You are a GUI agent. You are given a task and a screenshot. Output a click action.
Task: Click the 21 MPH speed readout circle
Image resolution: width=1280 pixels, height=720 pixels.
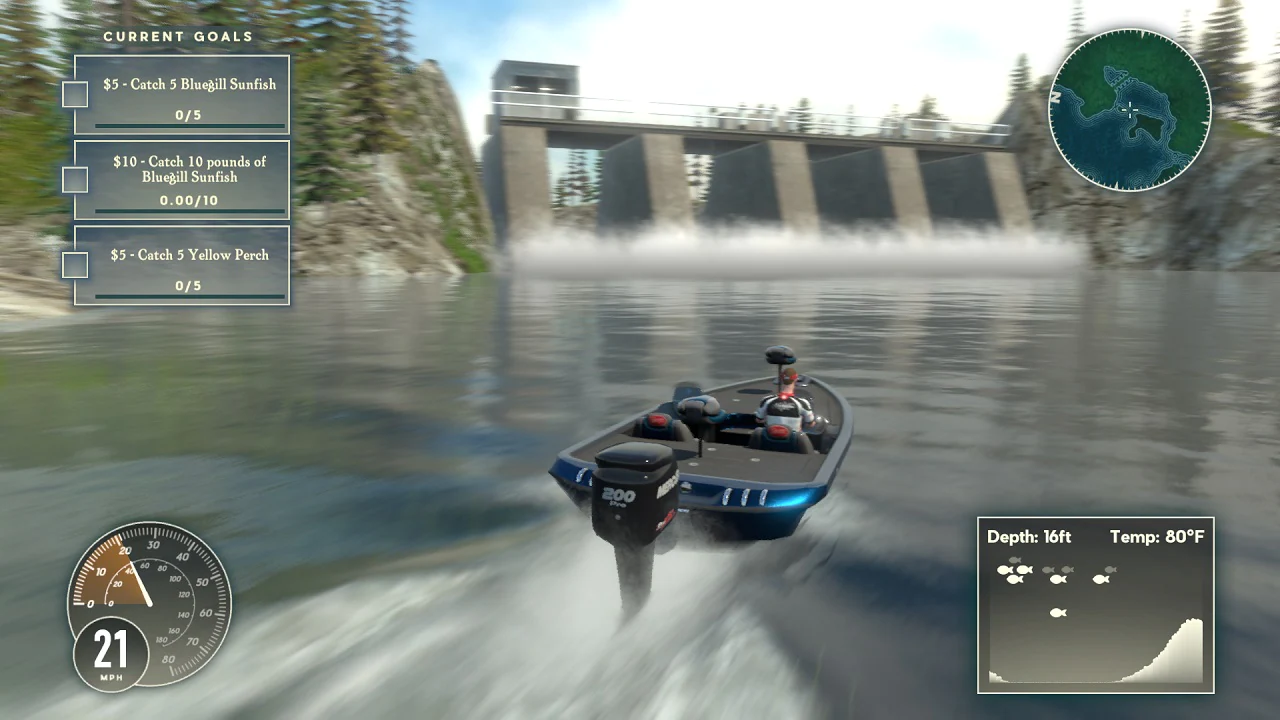(111, 653)
